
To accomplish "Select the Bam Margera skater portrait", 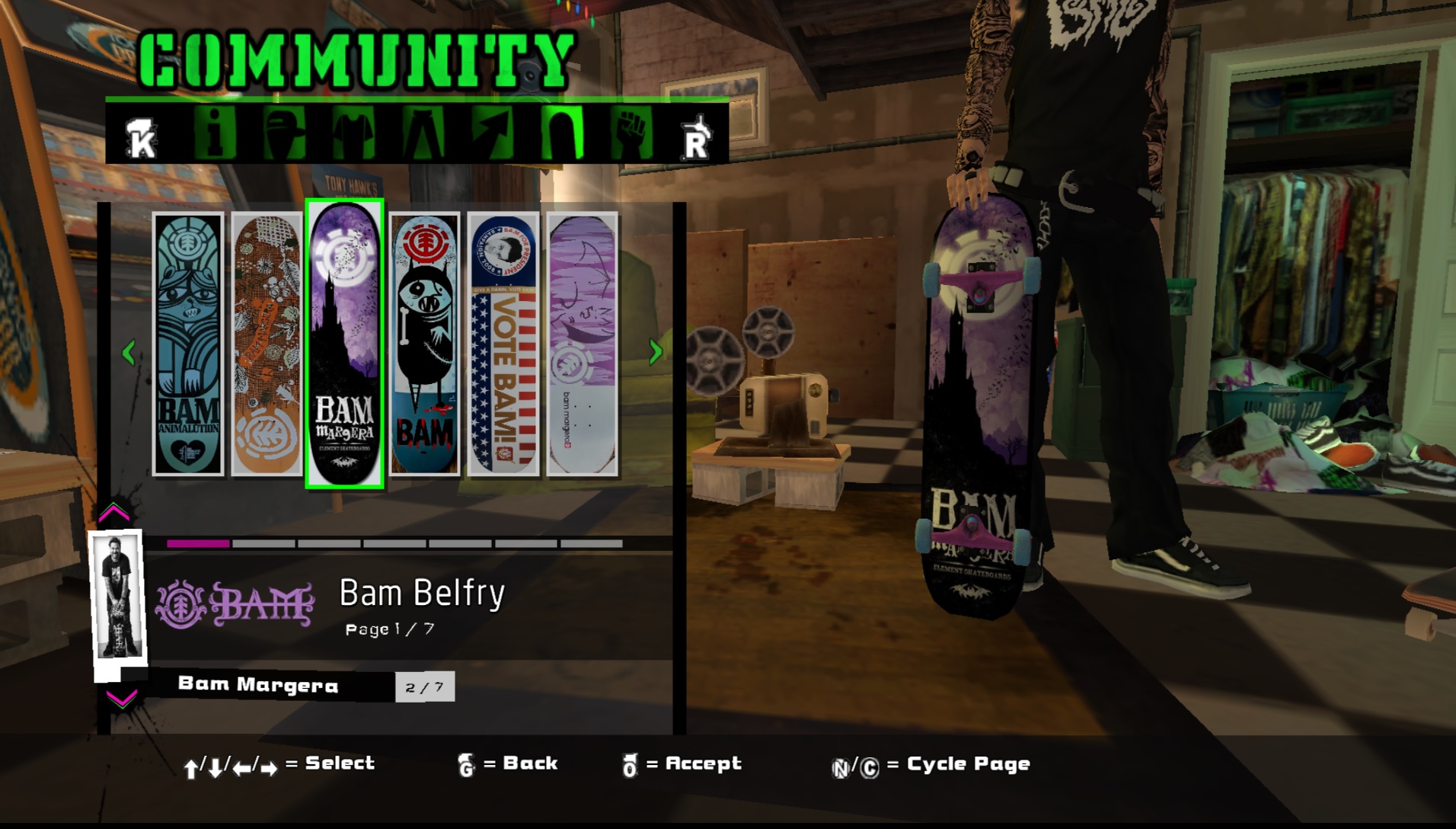I will [x=118, y=597].
